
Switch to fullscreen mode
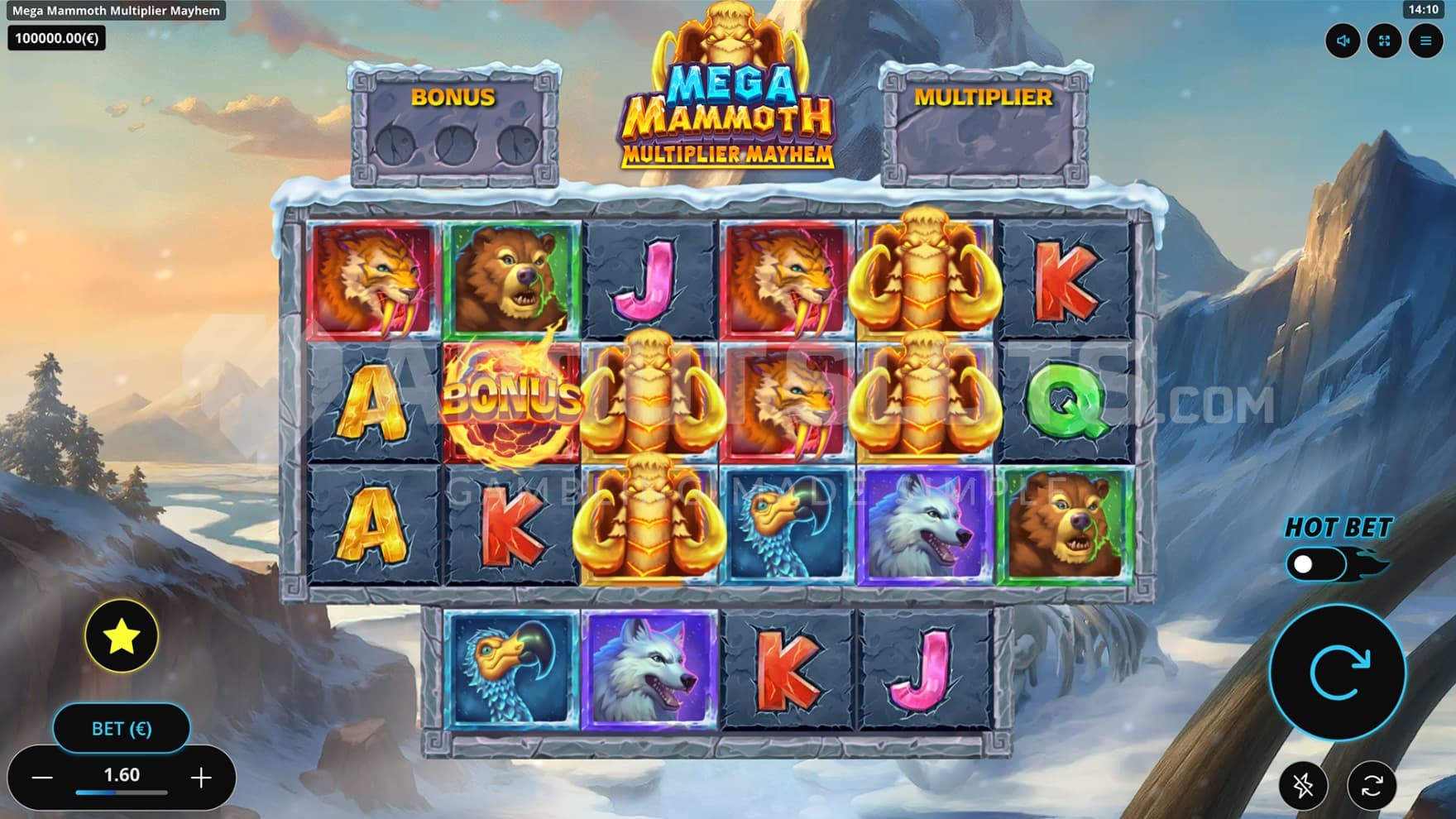[1384, 41]
